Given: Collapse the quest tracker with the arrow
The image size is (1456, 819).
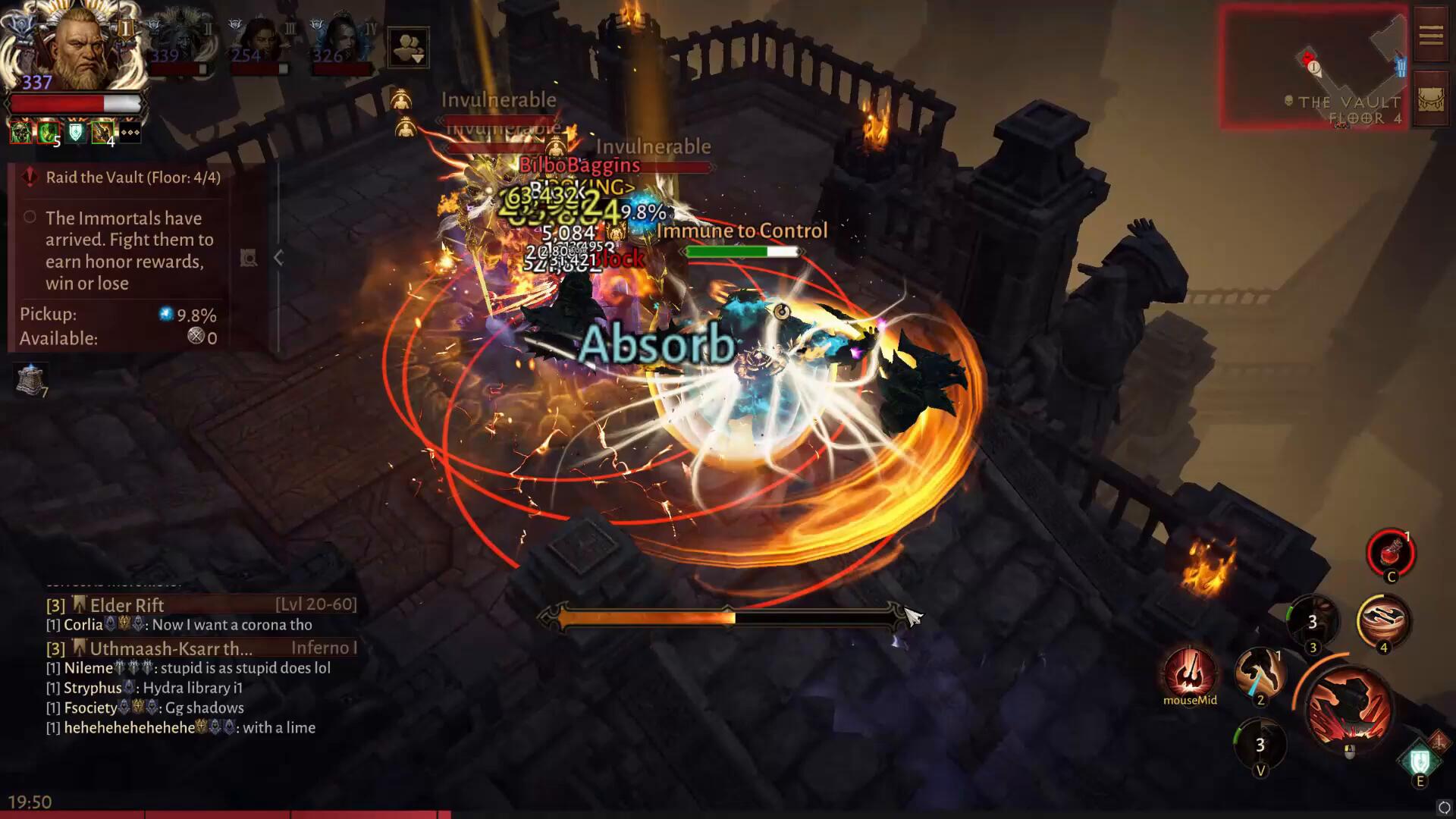Looking at the screenshot, I should coord(278,258).
